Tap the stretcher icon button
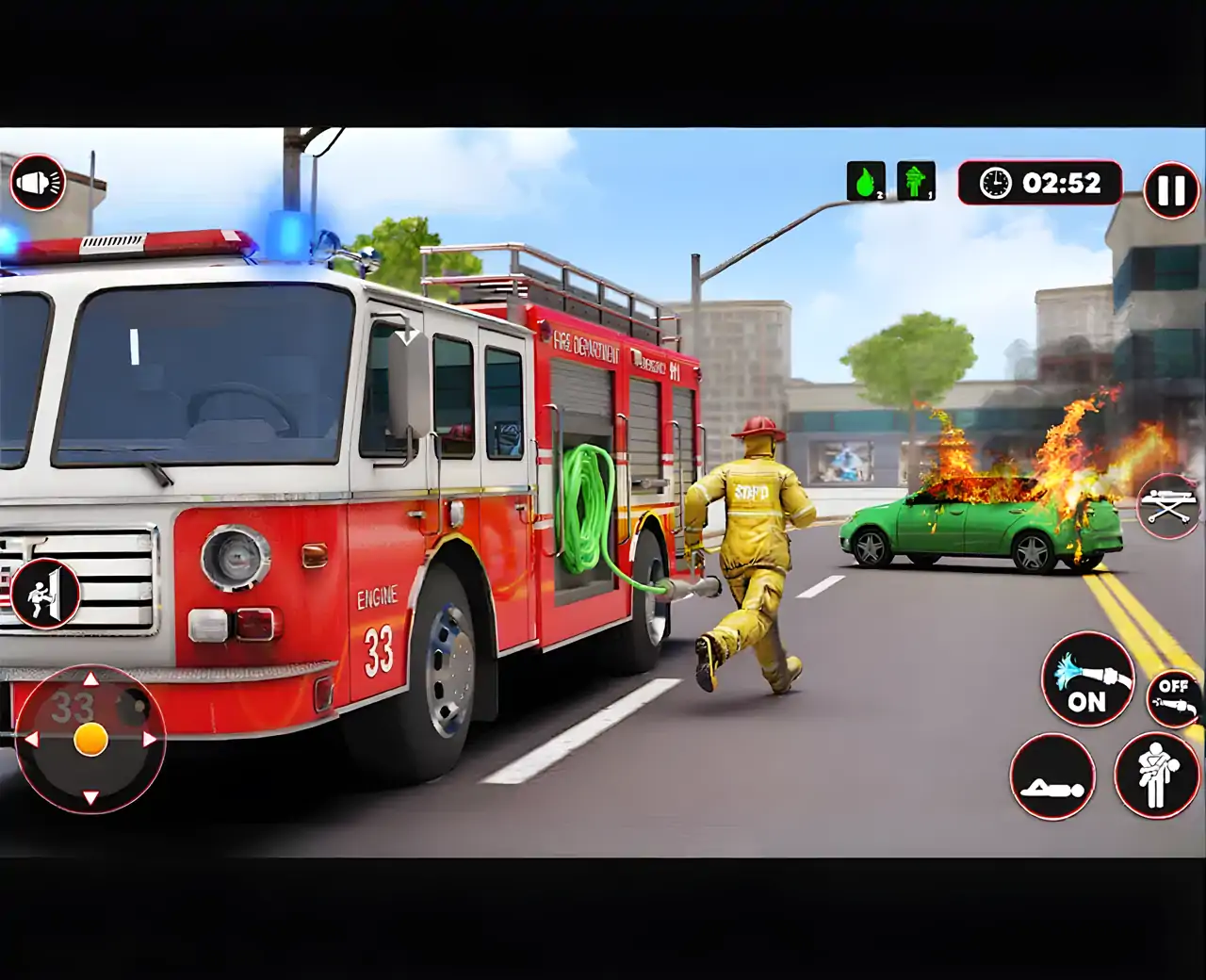1206x980 pixels. [x=1168, y=506]
